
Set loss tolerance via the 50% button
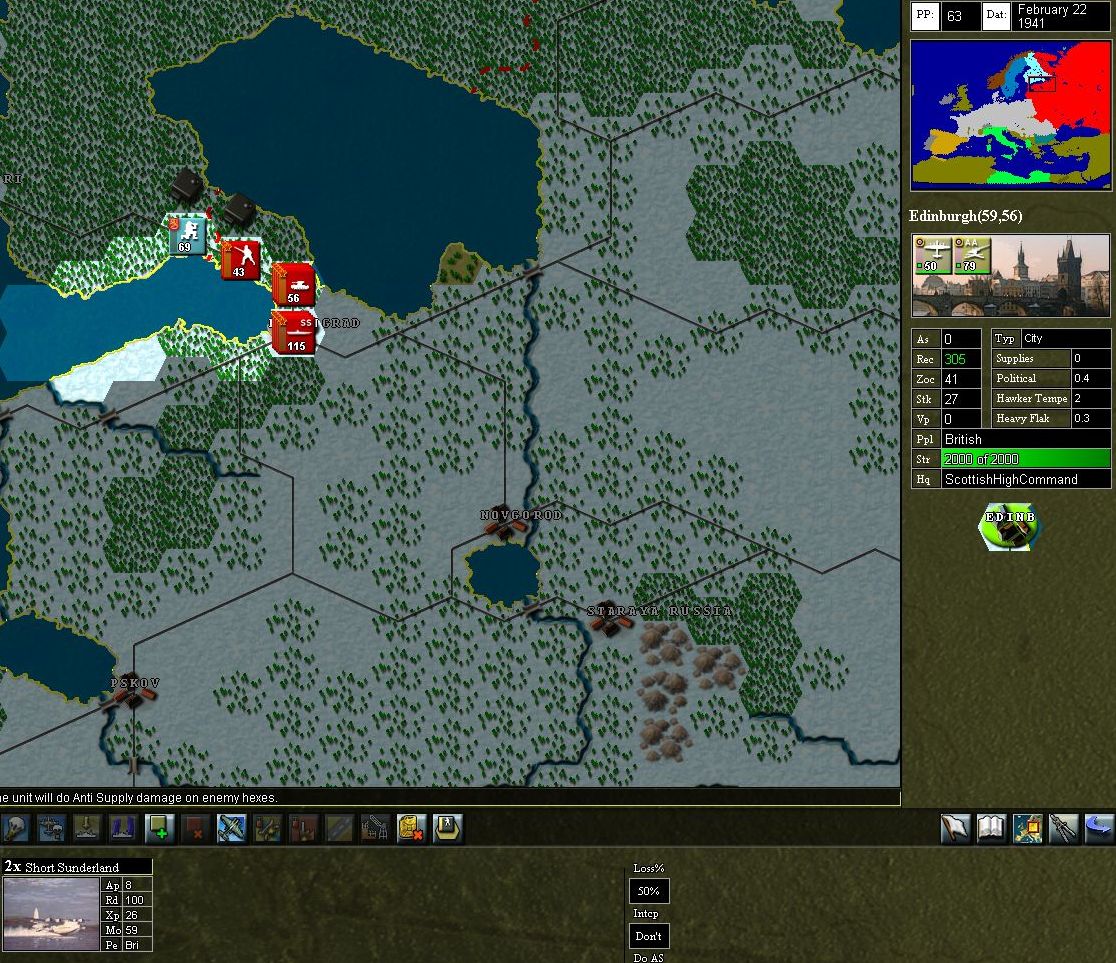coord(648,891)
